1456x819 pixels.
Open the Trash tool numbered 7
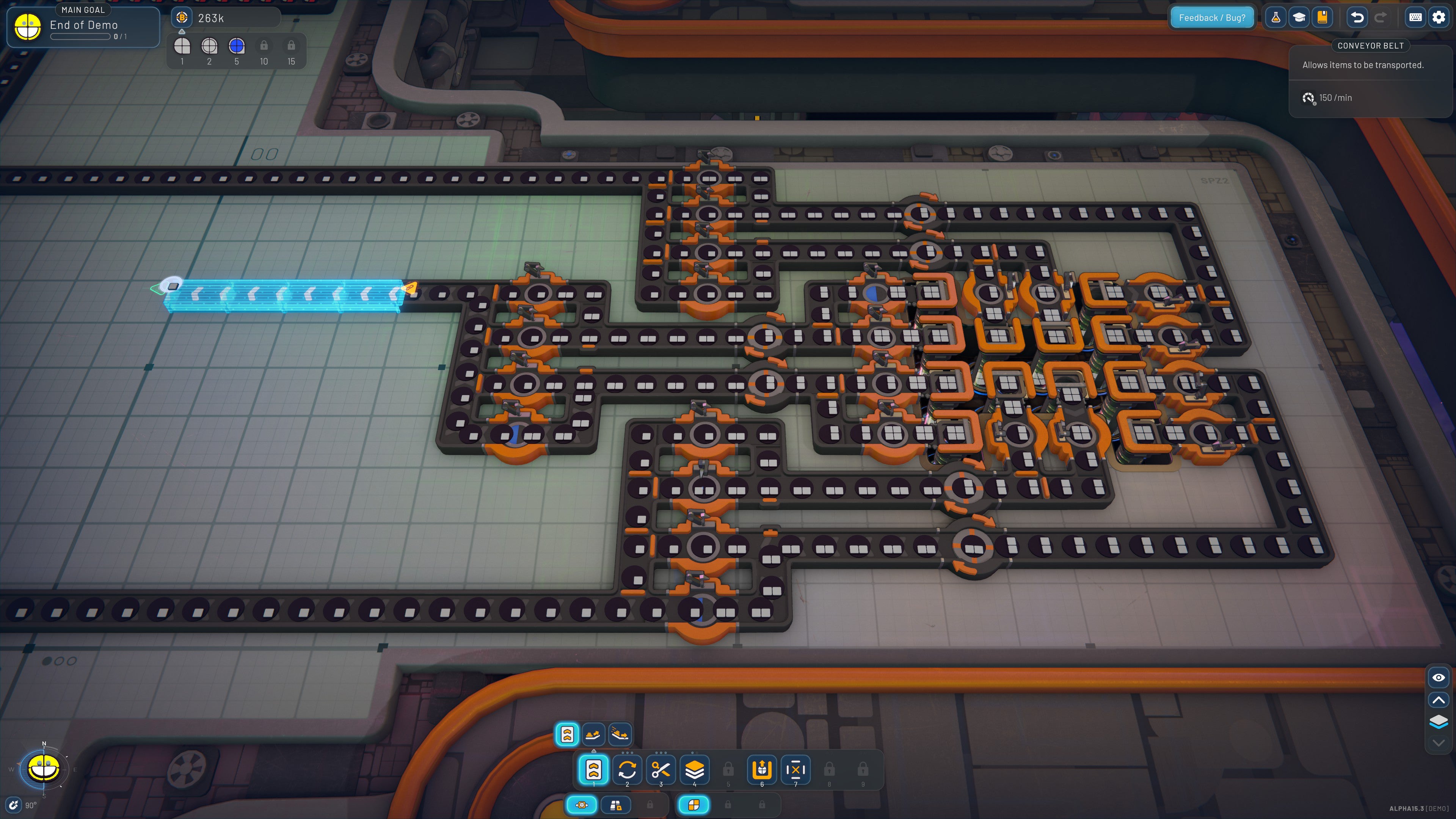pyautogui.click(x=796, y=770)
